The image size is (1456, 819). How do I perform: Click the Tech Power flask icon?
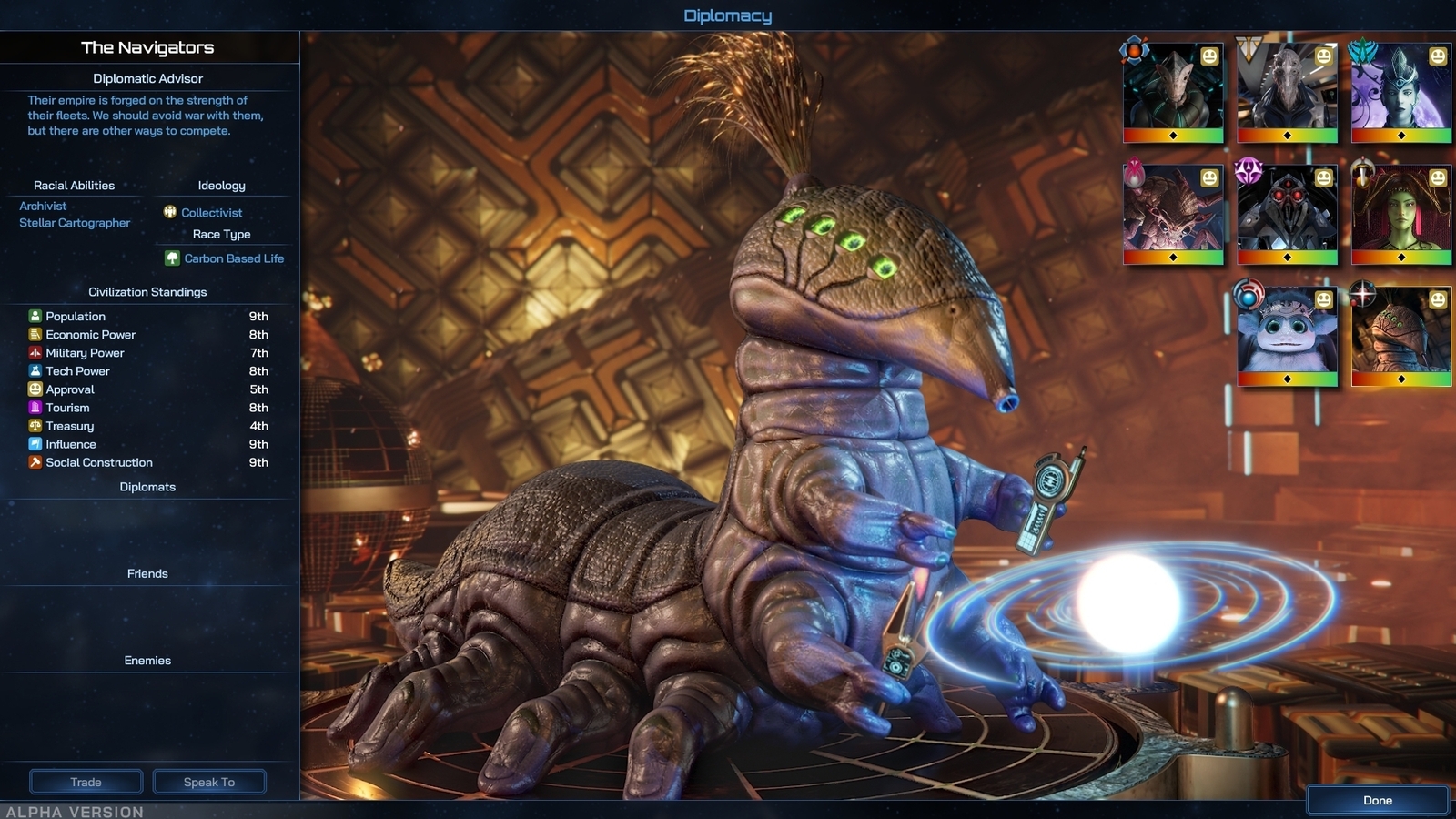coord(35,370)
